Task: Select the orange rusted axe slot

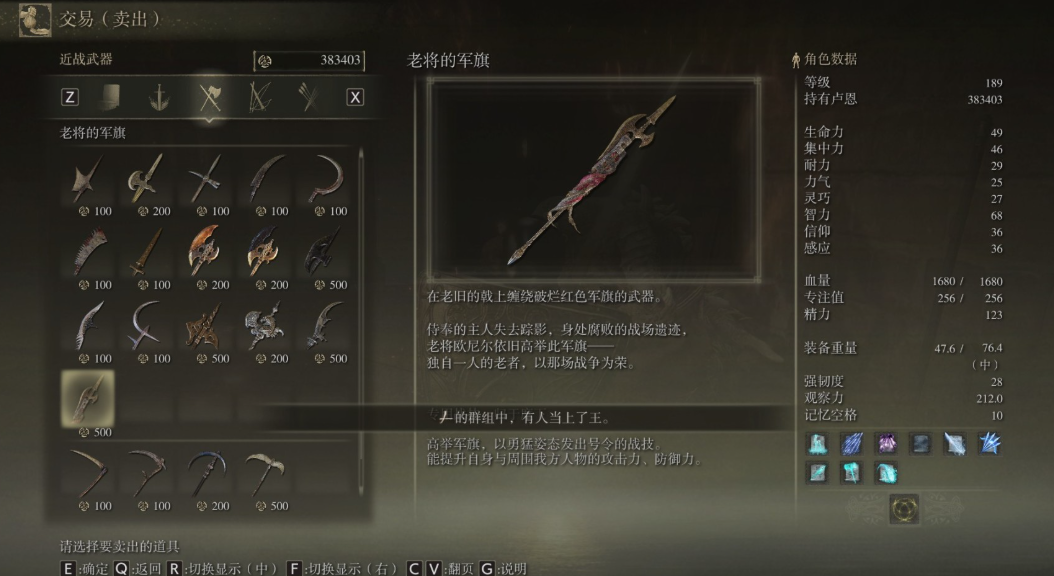Action: [206, 251]
